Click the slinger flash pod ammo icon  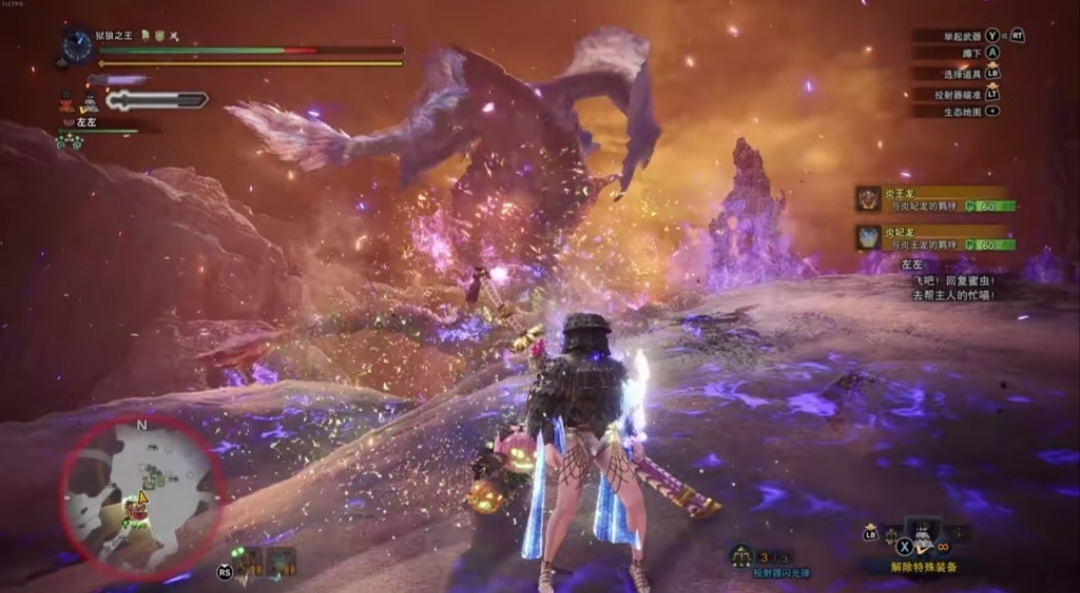tap(741, 555)
